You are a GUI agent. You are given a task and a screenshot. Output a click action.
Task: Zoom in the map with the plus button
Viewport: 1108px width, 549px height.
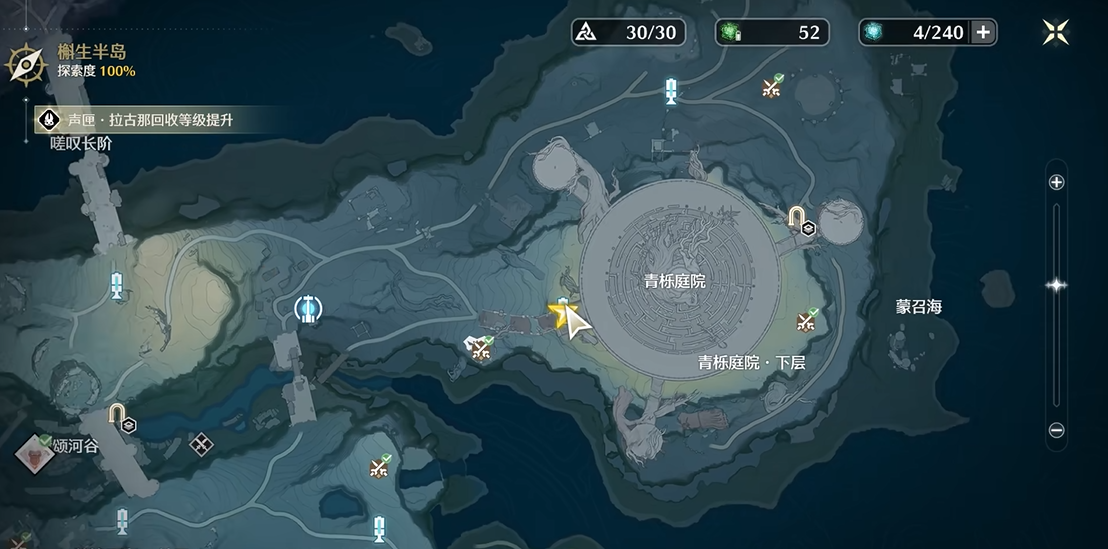1056,182
